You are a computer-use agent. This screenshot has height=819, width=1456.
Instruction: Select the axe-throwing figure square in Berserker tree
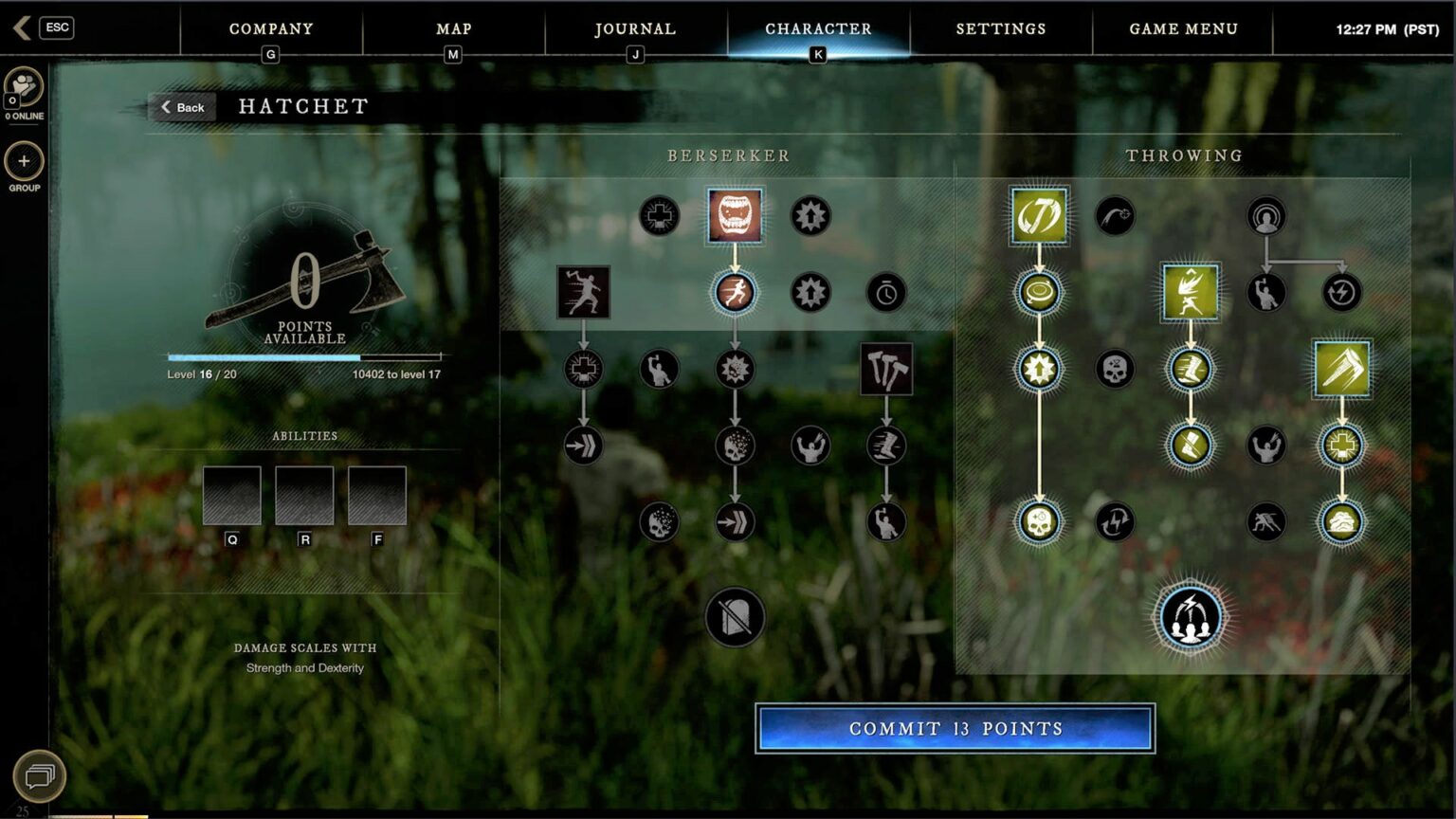coord(583,292)
